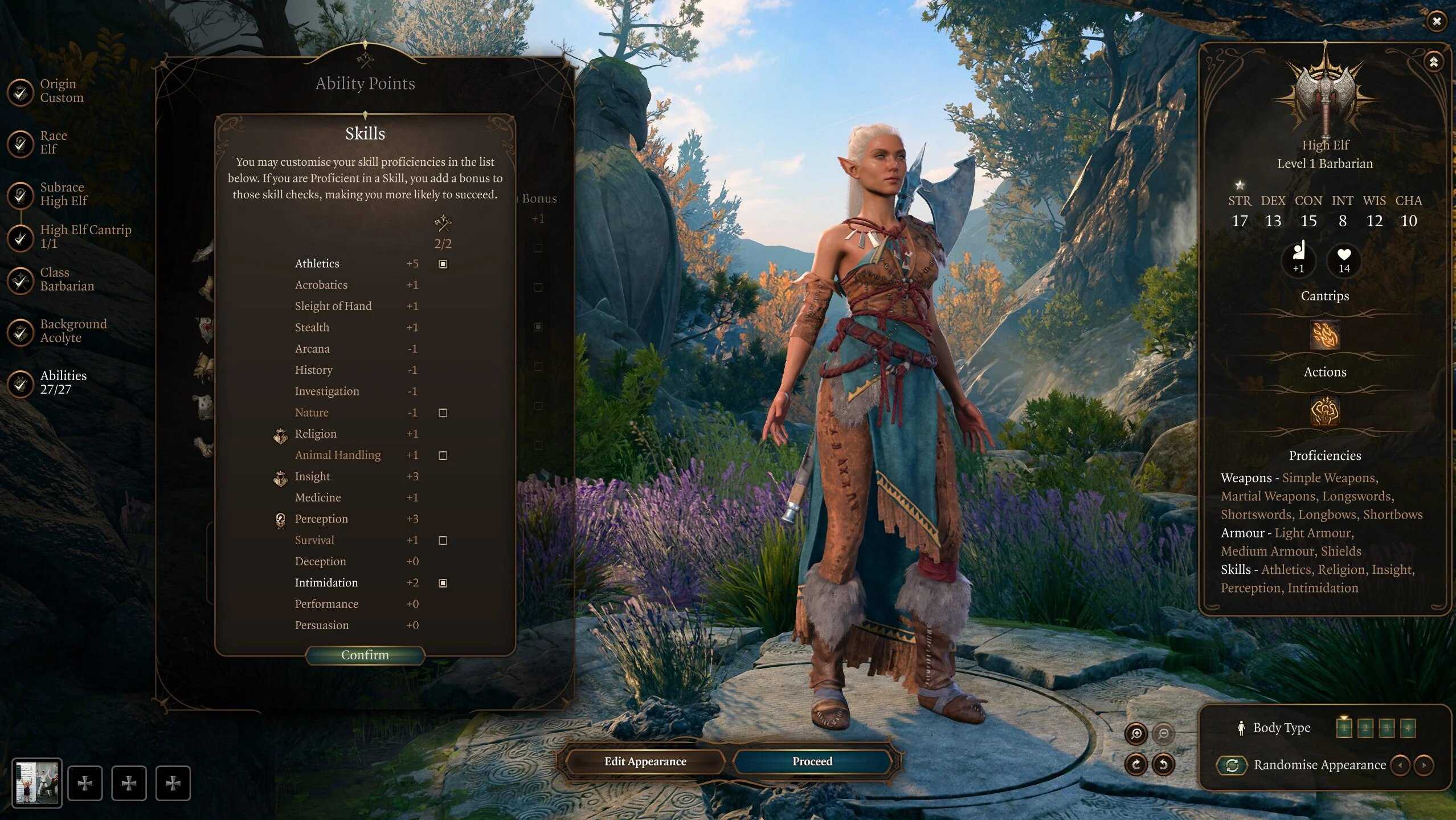
Task: Click the High Elf Cantrip step icon
Action: 21,238
